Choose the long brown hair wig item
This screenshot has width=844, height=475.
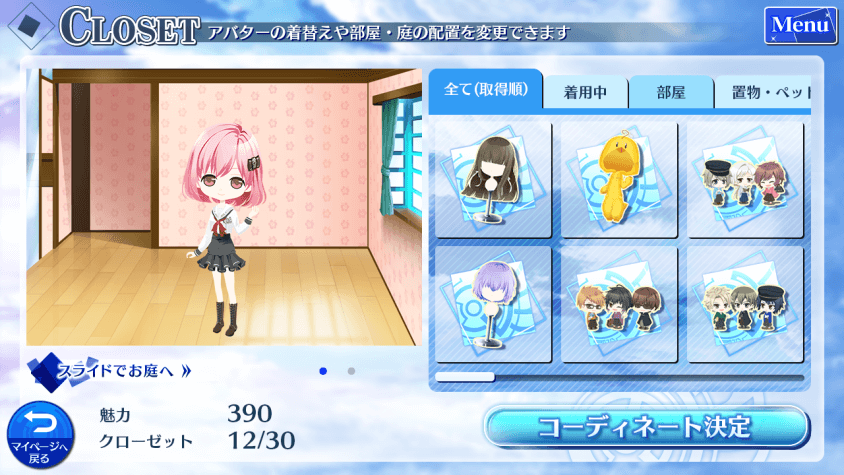pos(493,180)
